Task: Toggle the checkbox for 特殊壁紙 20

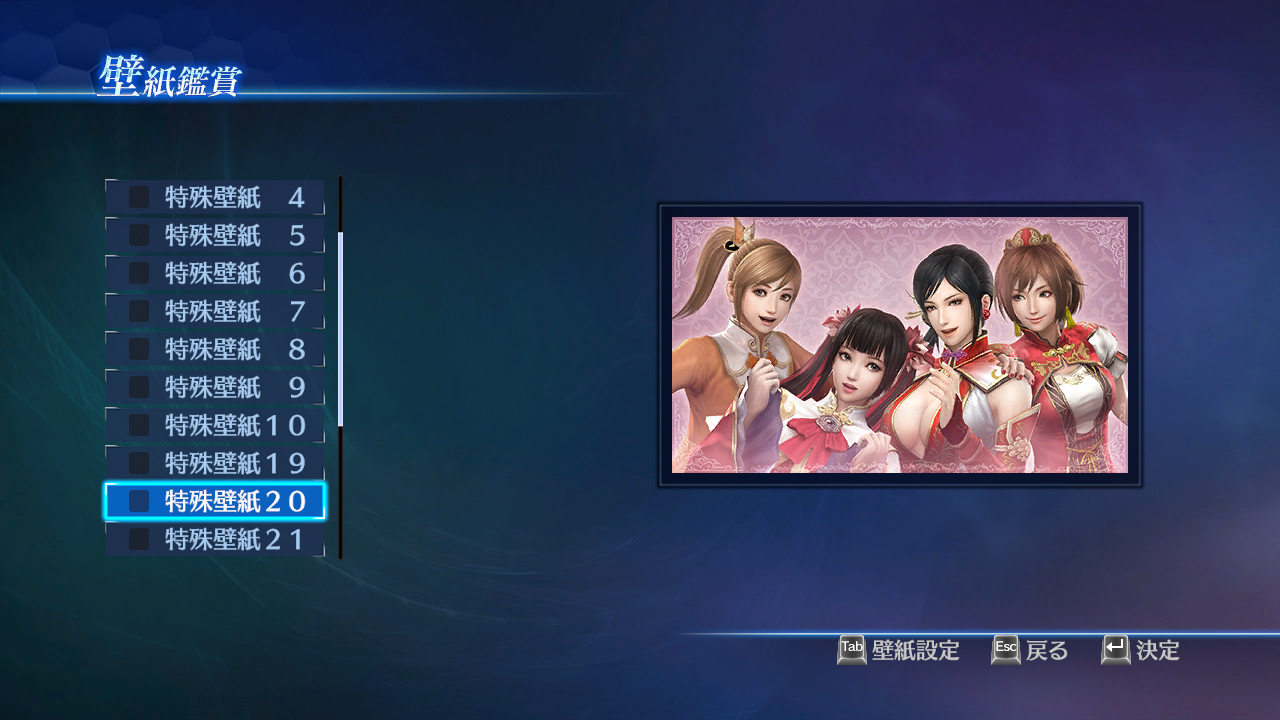Action: pos(137,501)
